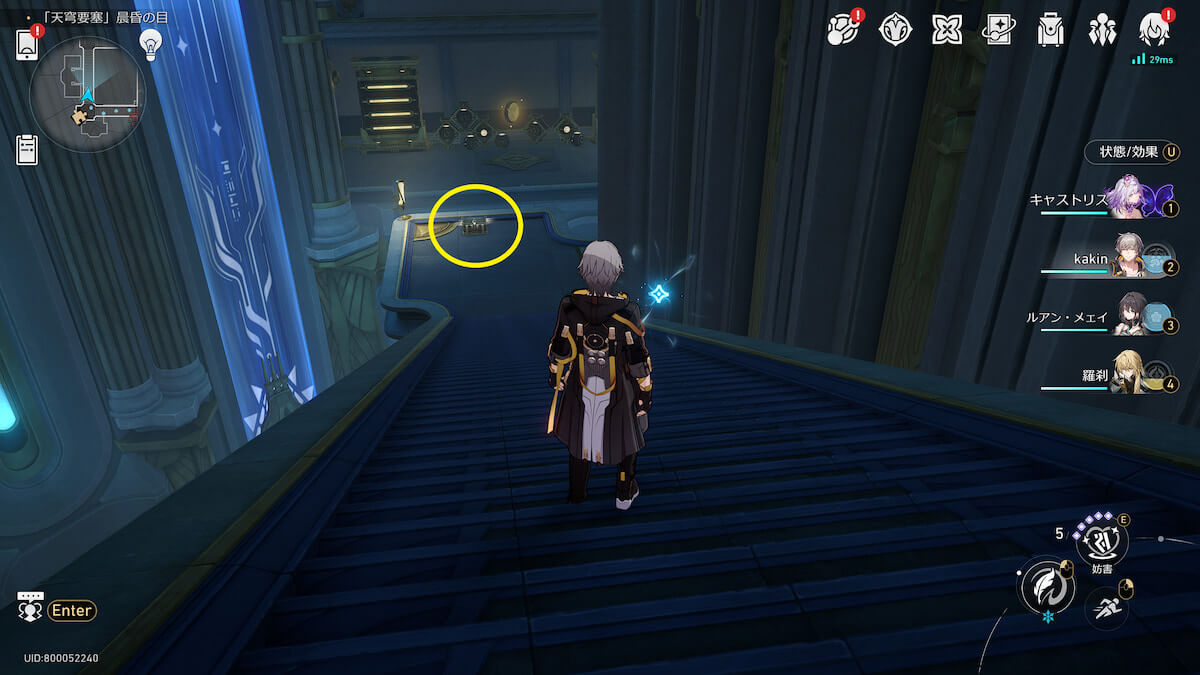1200x675 pixels.
Task: Open the 状態/効果 status panel
Action: pos(1130,152)
